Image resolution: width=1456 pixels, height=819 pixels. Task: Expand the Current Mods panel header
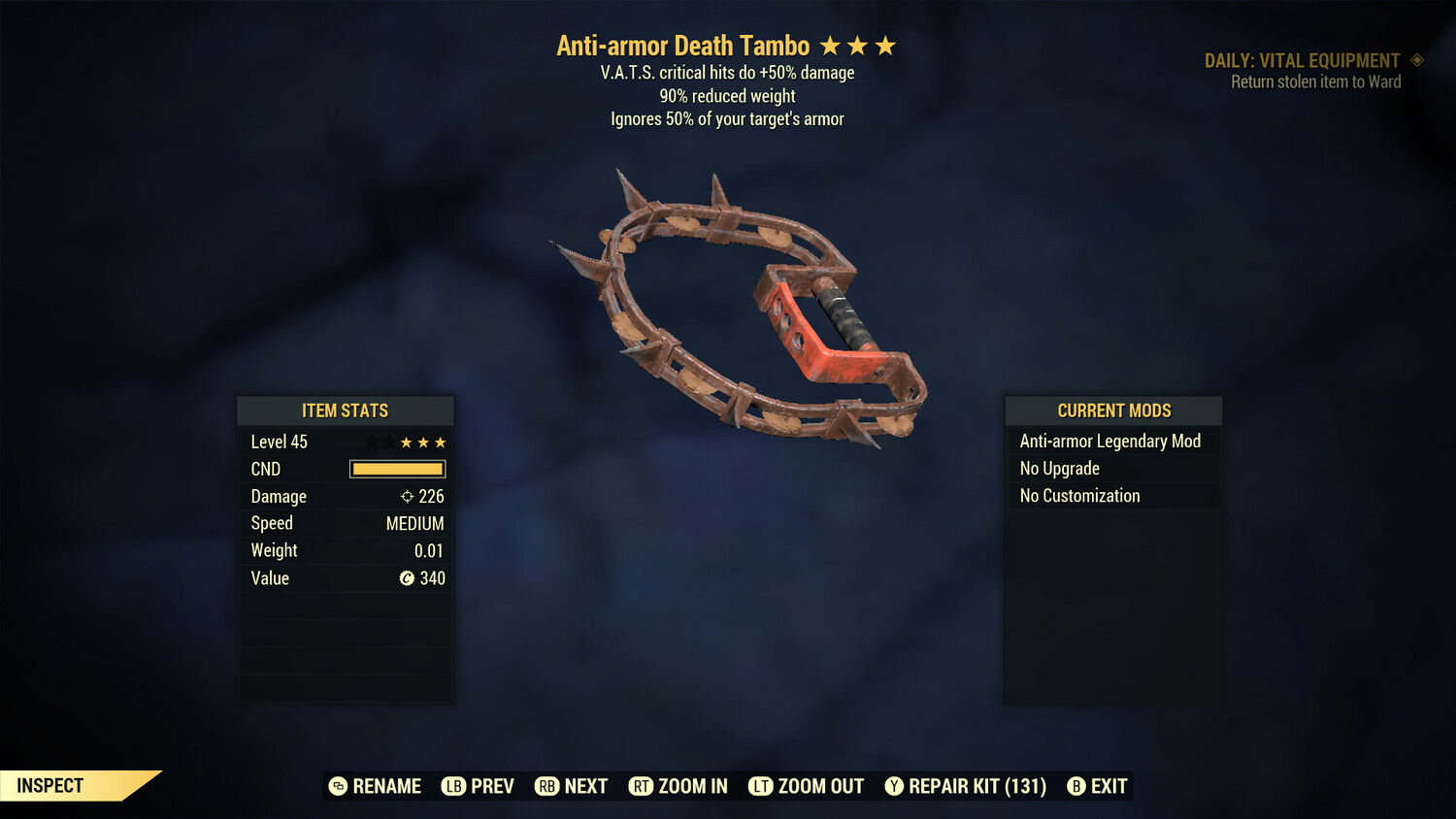[x=1112, y=410]
